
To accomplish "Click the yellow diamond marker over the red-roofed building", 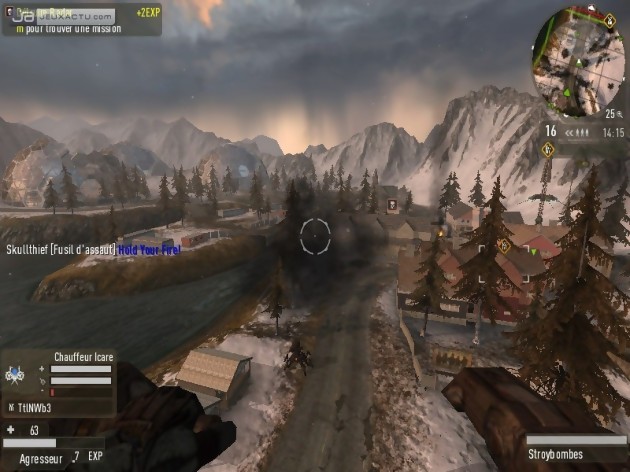I will 503,244.
